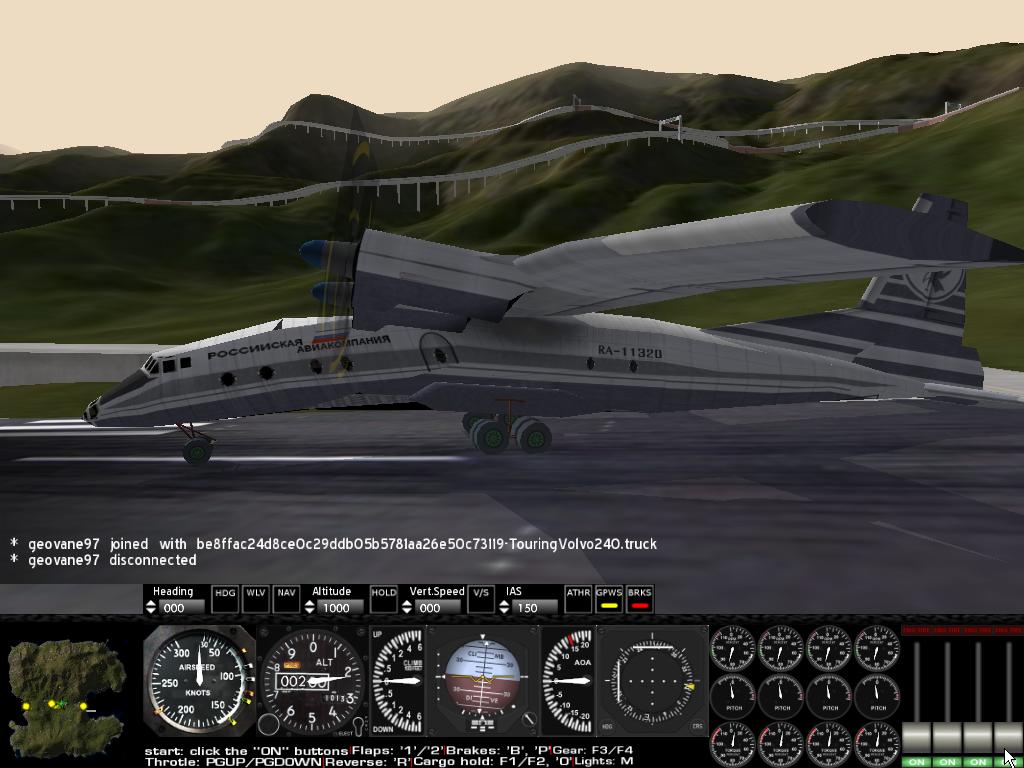The width and height of the screenshot is (1024, 768).
Task: Toggle the V/S vertical speed mode
Action: [481, 598]
